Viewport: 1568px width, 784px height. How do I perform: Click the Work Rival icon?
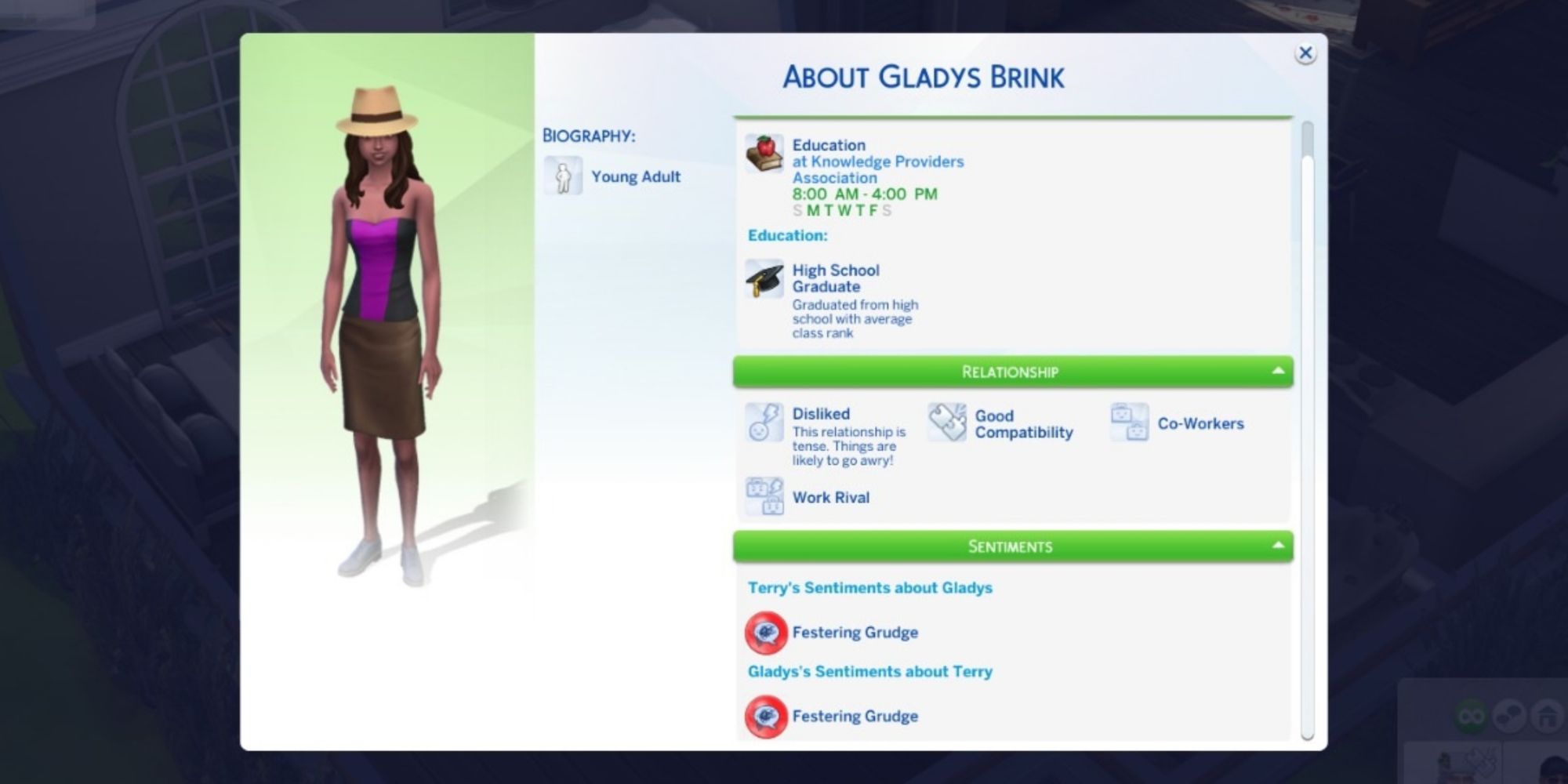pos(764,497)
